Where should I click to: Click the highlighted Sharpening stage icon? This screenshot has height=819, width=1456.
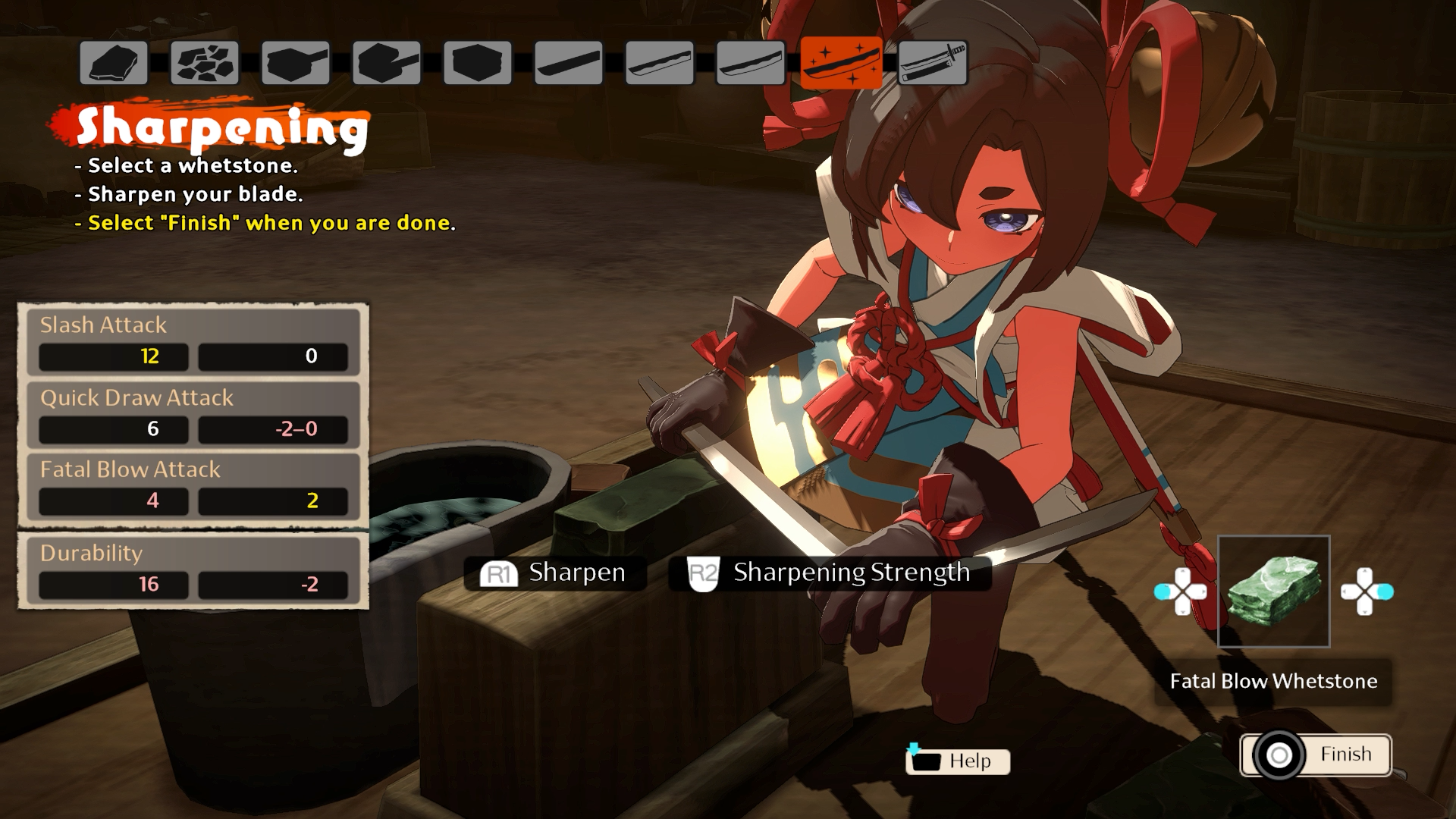click(x=840, y=64)
